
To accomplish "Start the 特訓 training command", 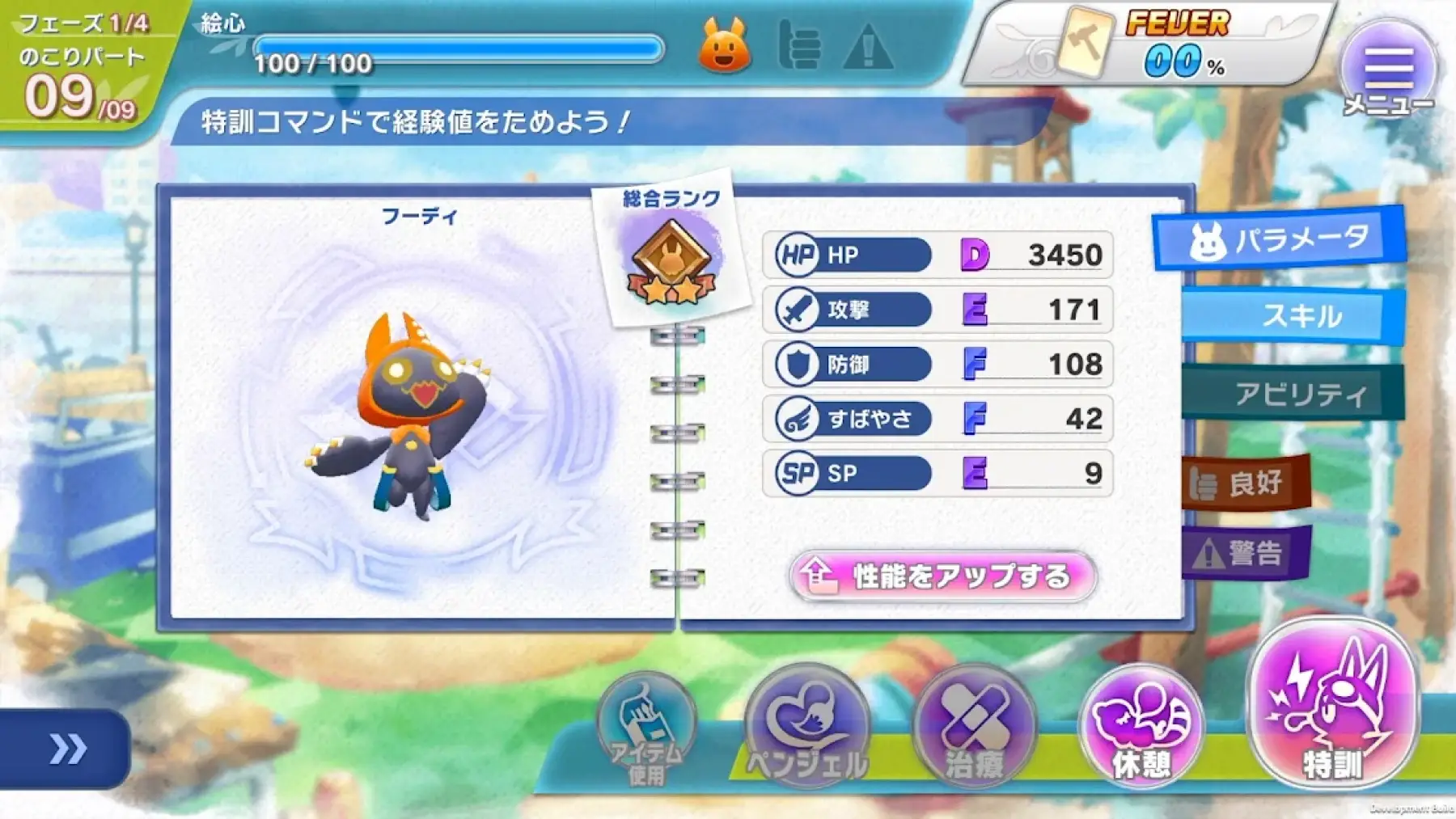I will (1332, 703).
